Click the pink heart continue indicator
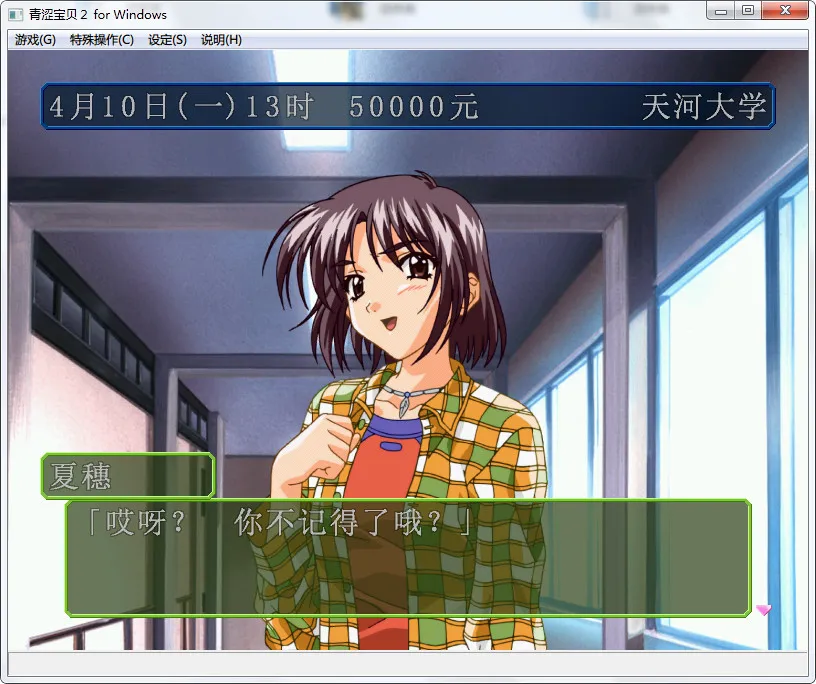The width and height of the screenshot is (816, 684). click(x=763, y=609)
